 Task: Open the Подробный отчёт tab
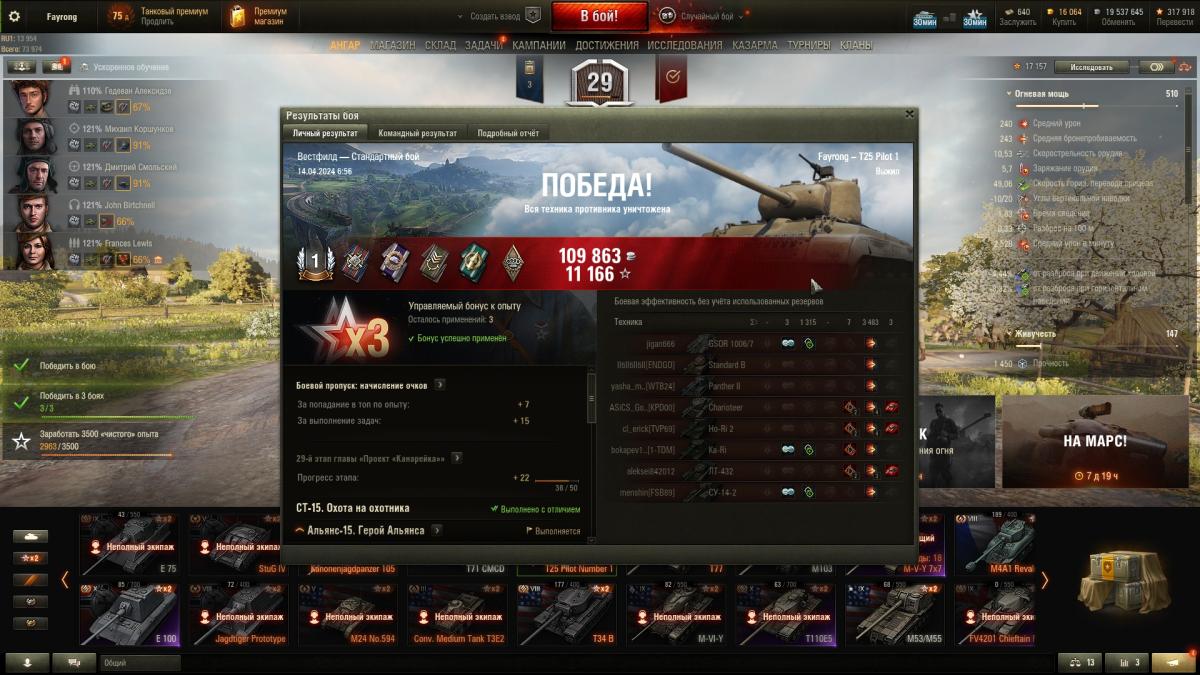pyautogui.click(x=508, y=133)
